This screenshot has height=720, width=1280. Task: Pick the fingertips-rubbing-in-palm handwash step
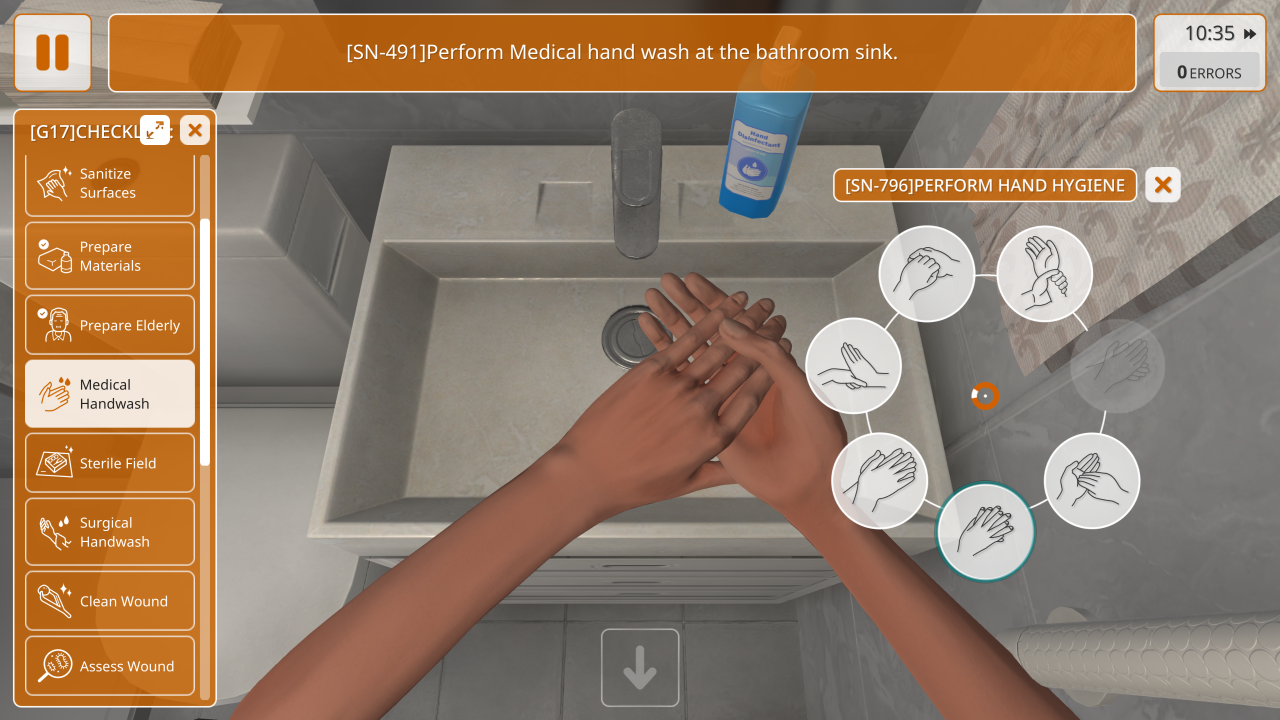coord(1092,481)
